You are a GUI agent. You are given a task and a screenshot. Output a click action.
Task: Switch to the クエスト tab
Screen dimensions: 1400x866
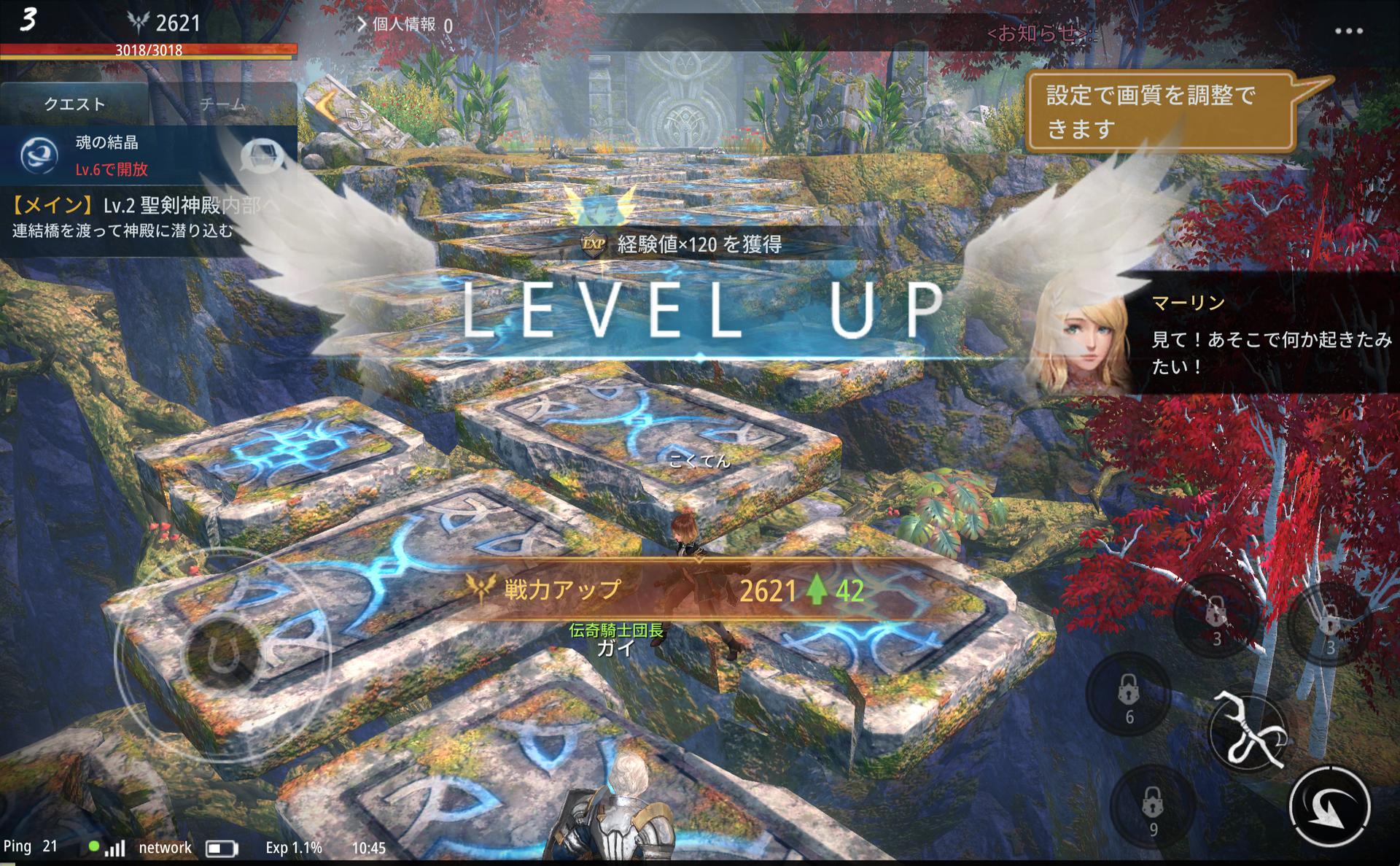[x=74, y=104]
